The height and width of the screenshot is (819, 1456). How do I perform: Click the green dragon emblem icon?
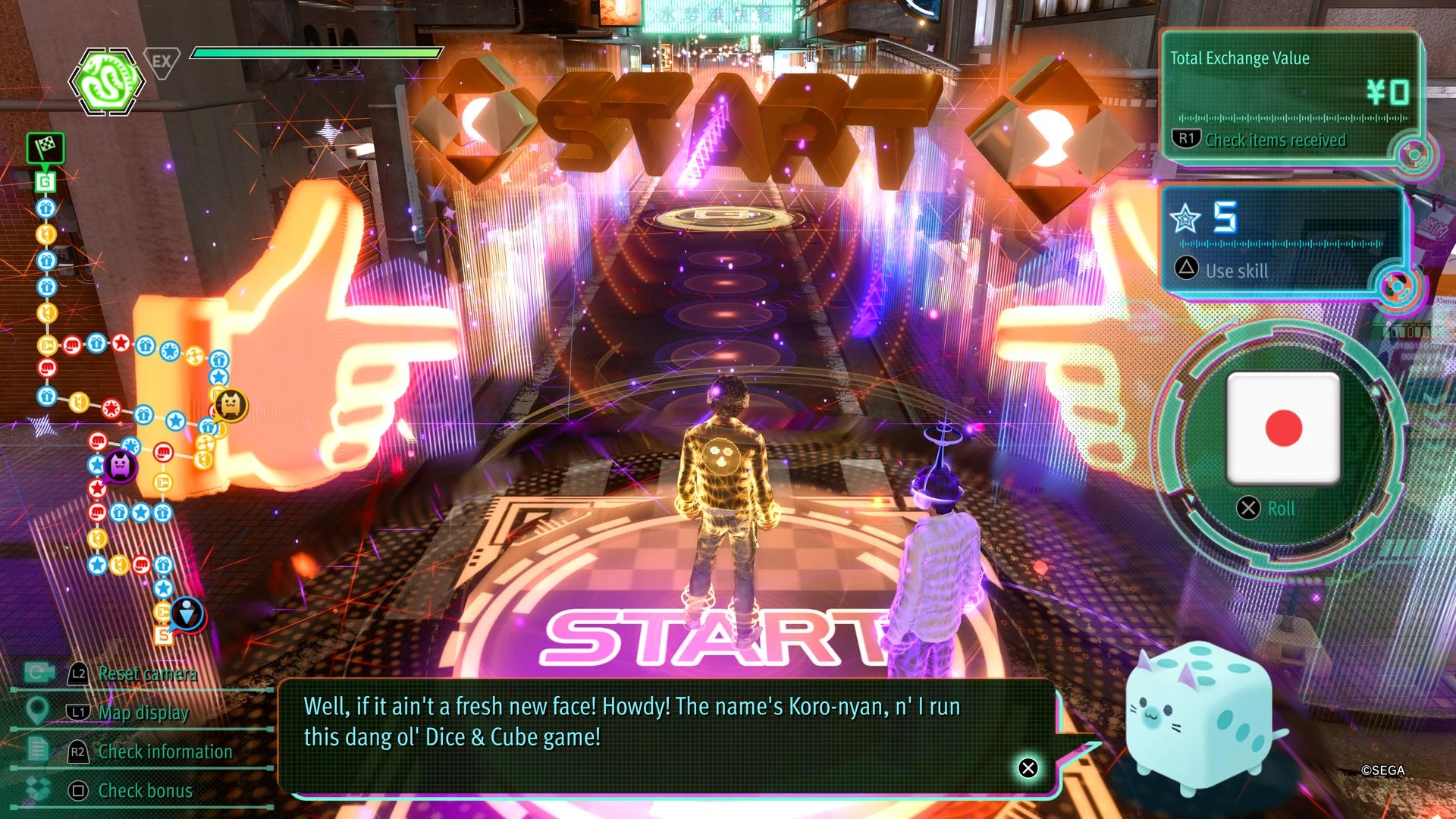107,81
